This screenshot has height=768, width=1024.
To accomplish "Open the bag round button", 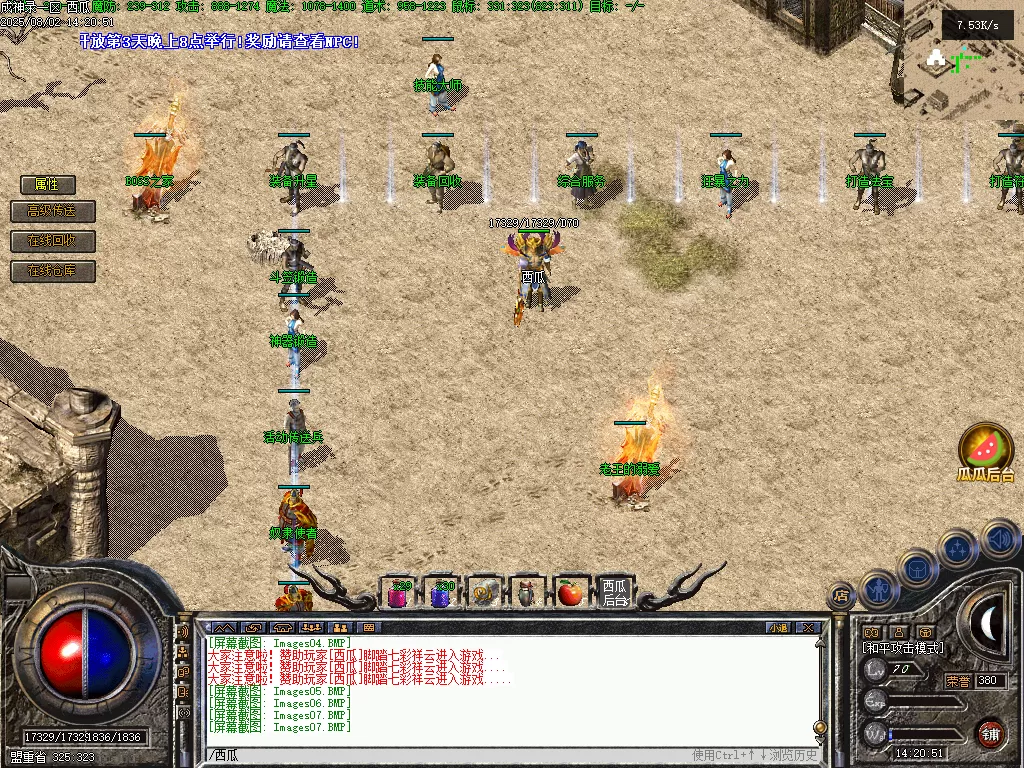I will point(917,568).
